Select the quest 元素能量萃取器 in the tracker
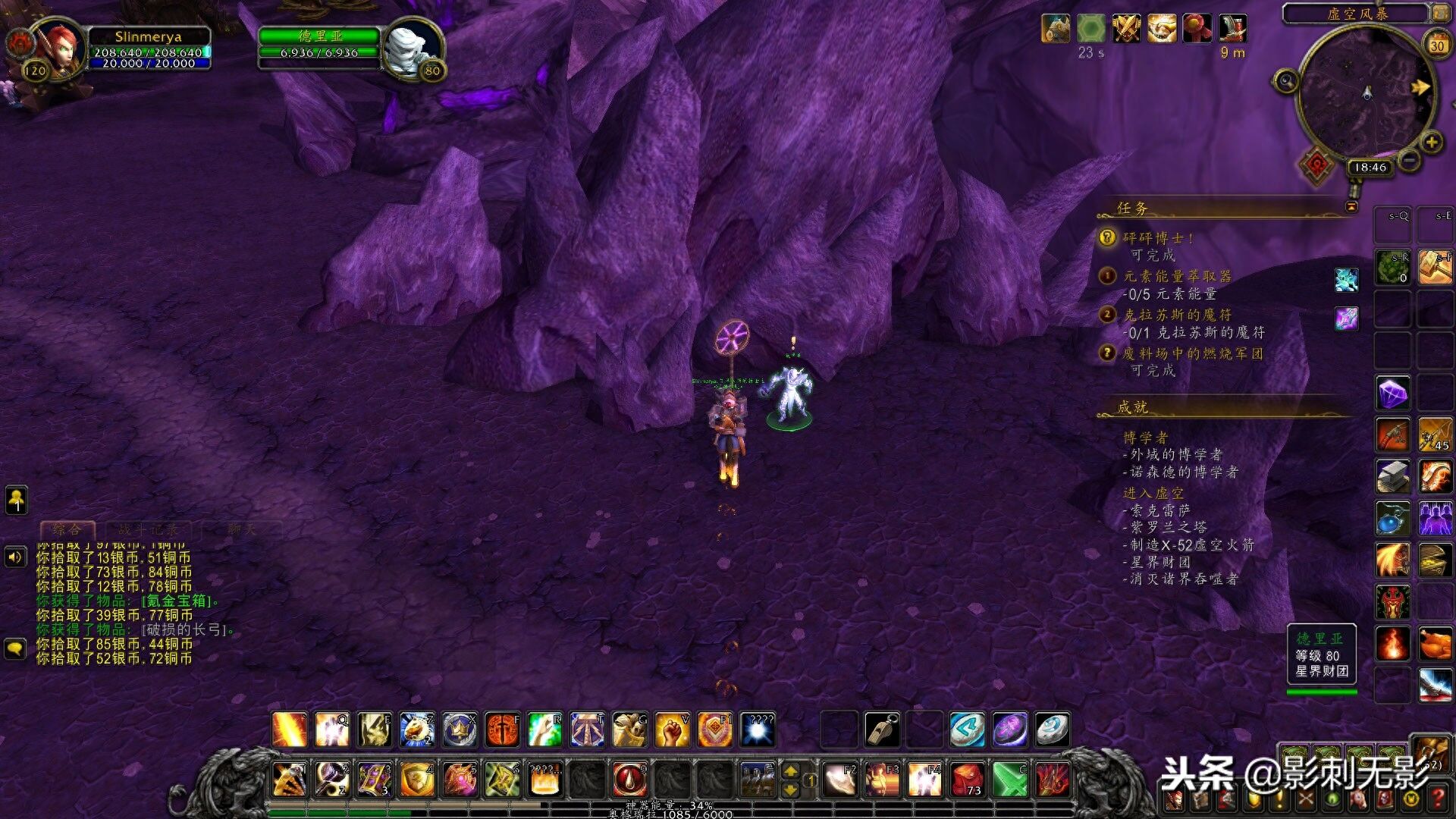Screen dimensions: 1456x819 [1177, 276]
